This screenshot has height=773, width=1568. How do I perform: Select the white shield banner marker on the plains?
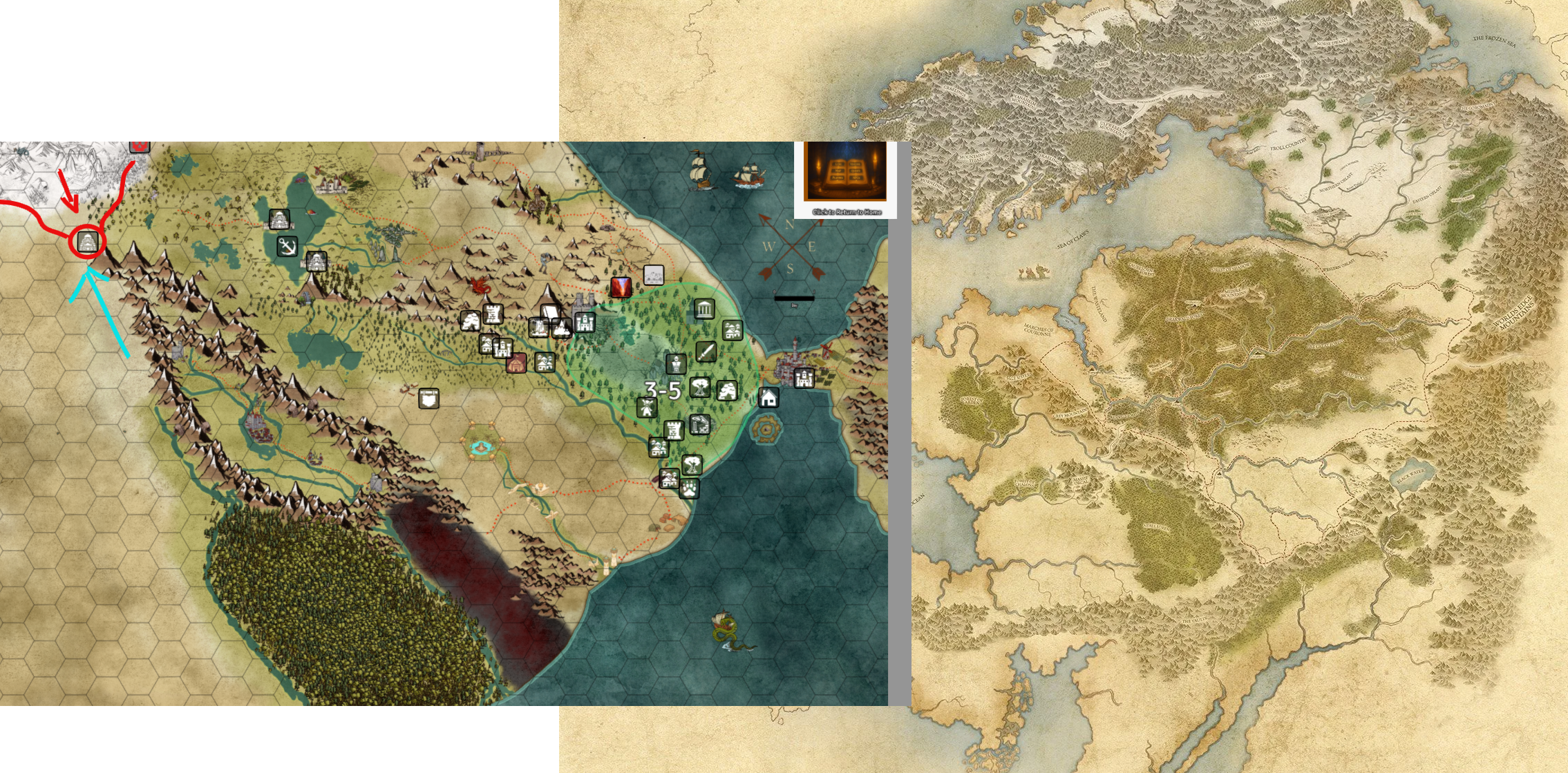(x=428, y=398)
